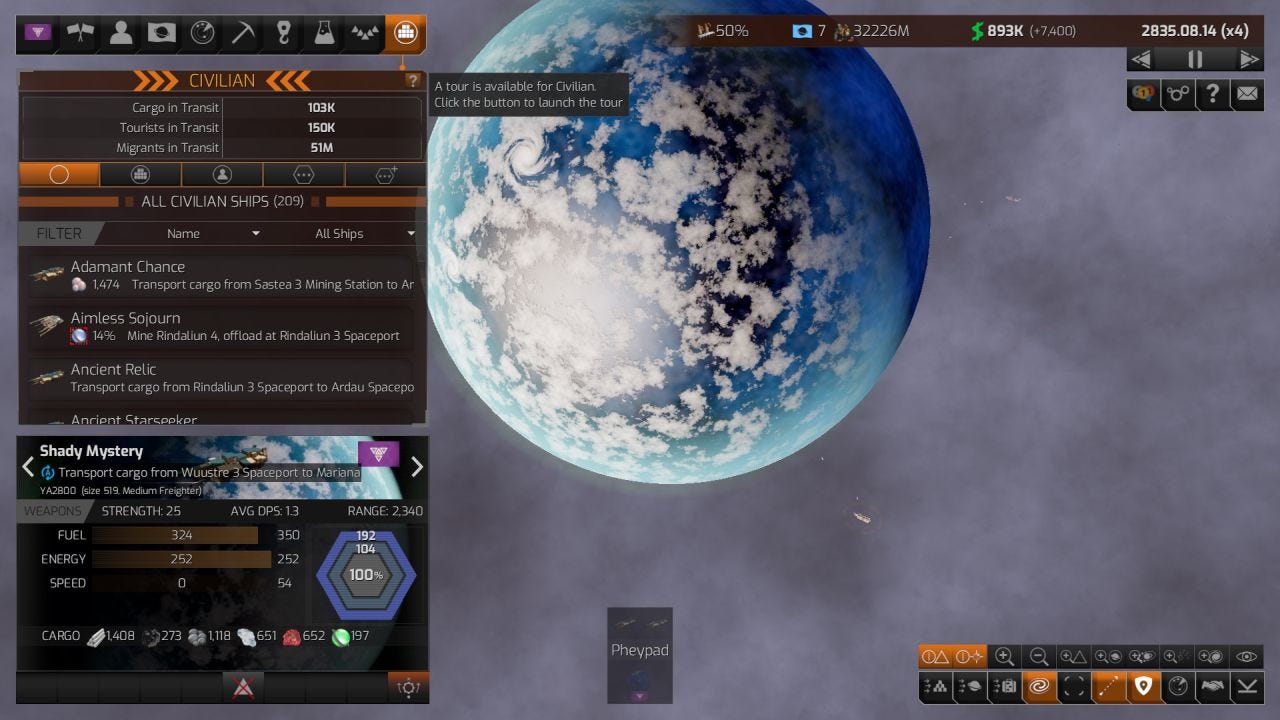The image size is (1280, 720).
Task: Toggle the galaxy map swirl overlay
Action: coord(1041,687)
